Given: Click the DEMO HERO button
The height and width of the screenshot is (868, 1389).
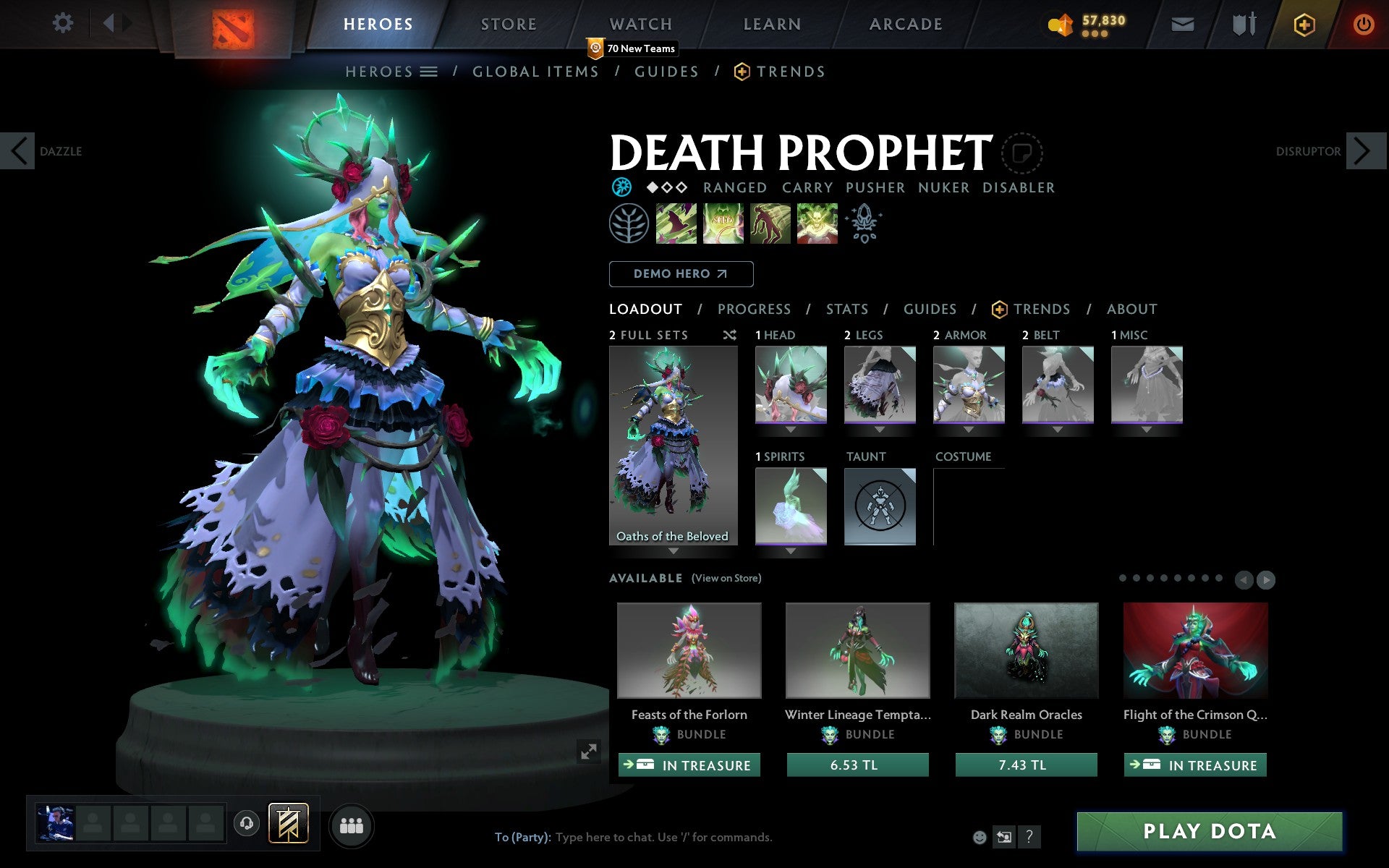Looking at the screenshot, I should tap(681, 274).
